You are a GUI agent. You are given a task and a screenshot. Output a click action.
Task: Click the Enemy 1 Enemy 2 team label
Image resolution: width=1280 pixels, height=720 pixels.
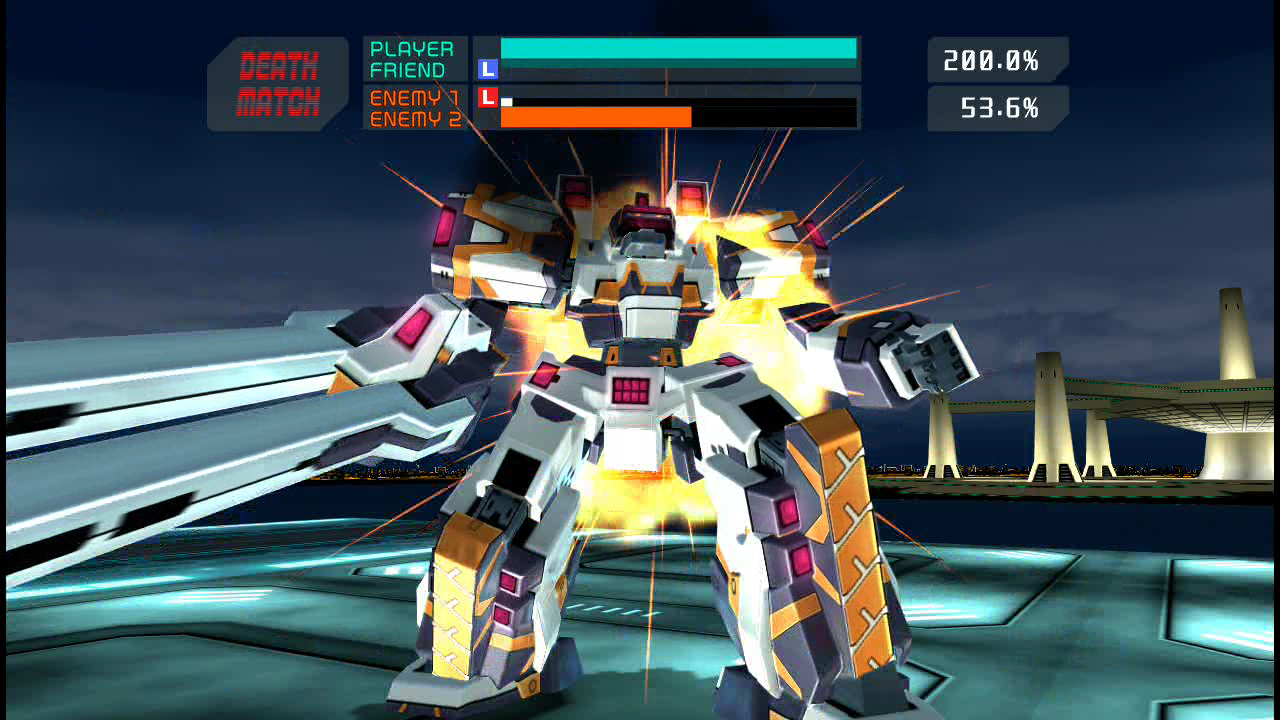click(415, 108)
